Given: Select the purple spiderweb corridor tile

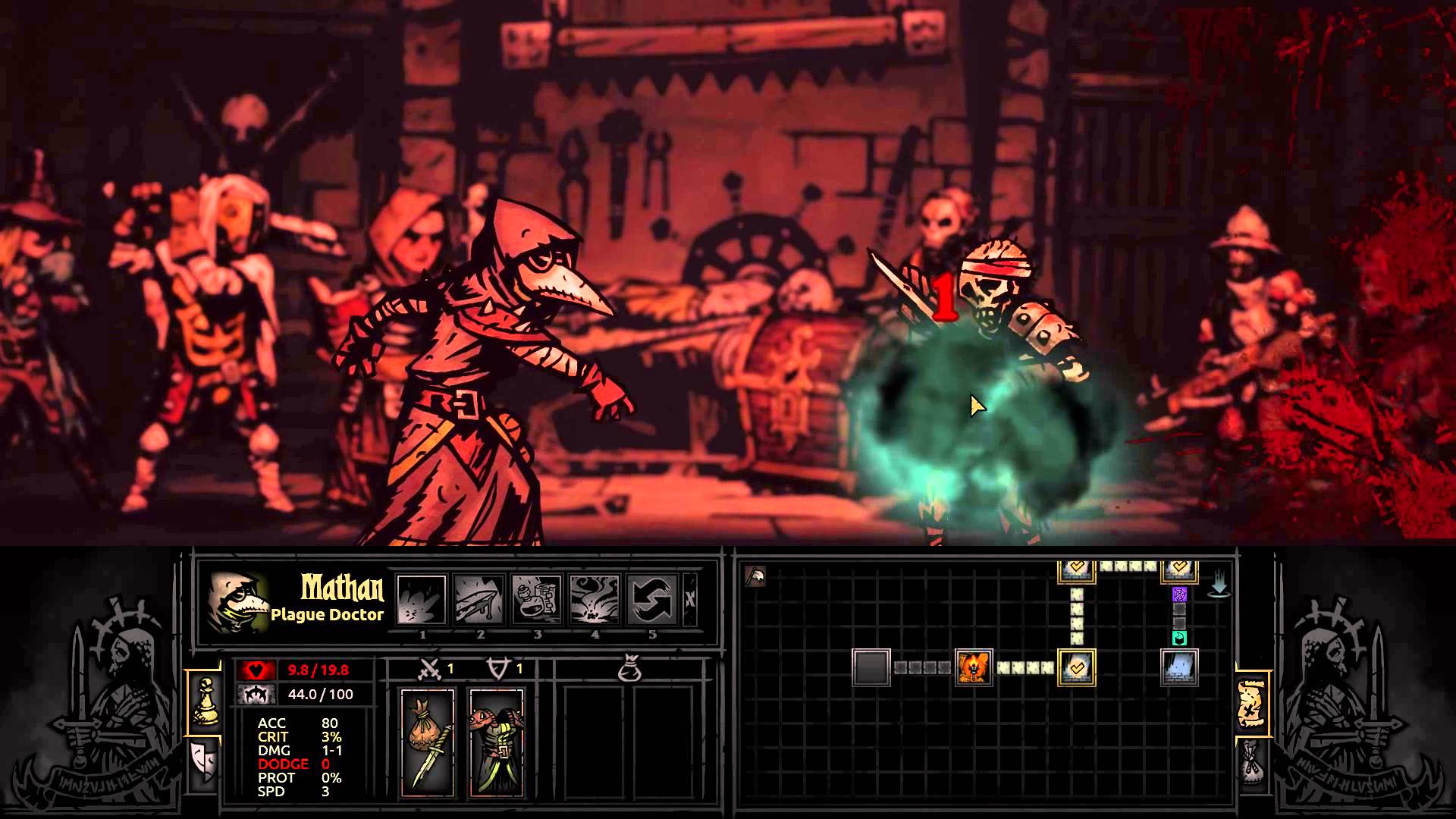Looking at the screenshot, I should (x=1179, y=594).
